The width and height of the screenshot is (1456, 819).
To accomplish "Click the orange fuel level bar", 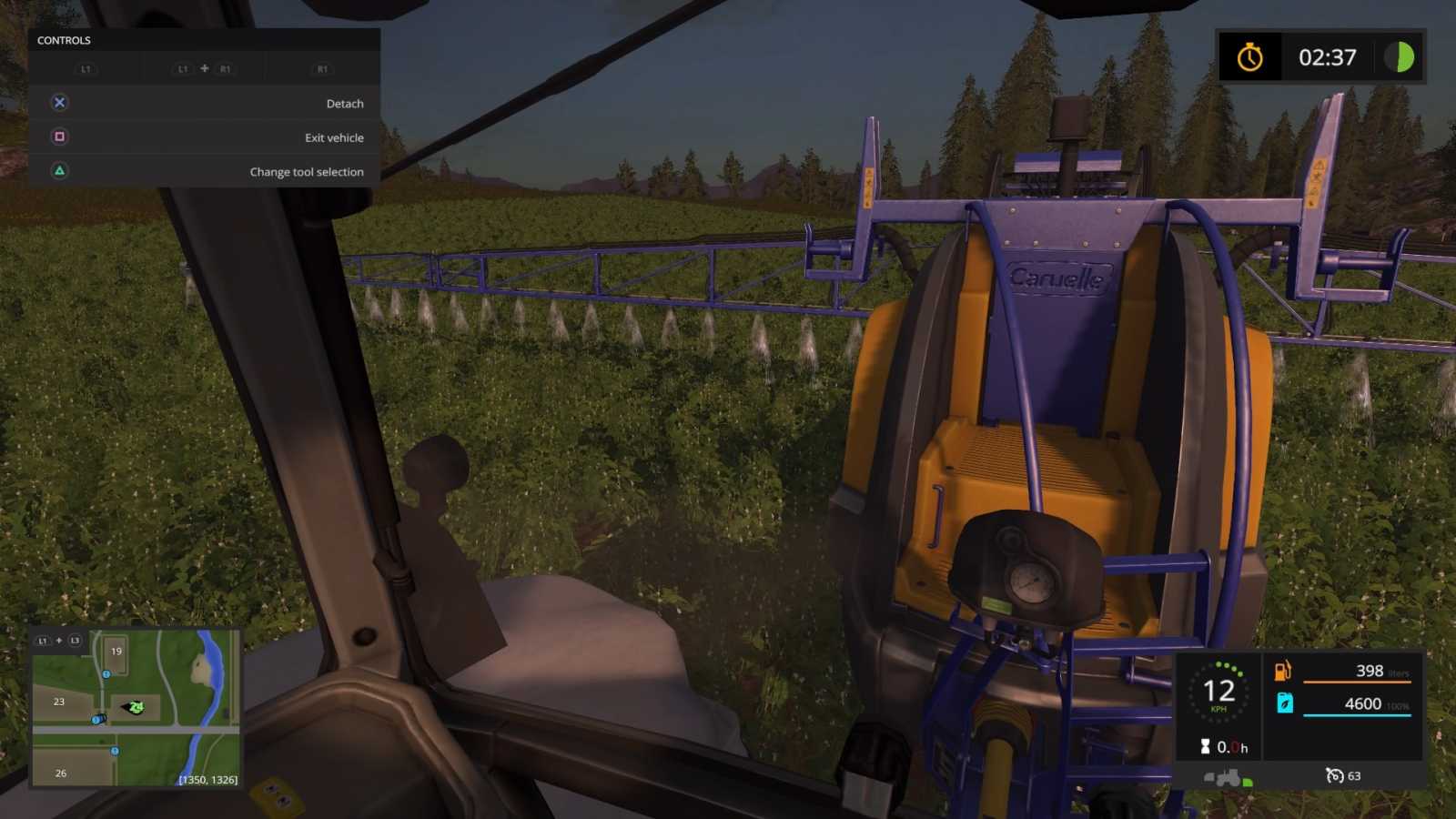I will point(1357,682).
